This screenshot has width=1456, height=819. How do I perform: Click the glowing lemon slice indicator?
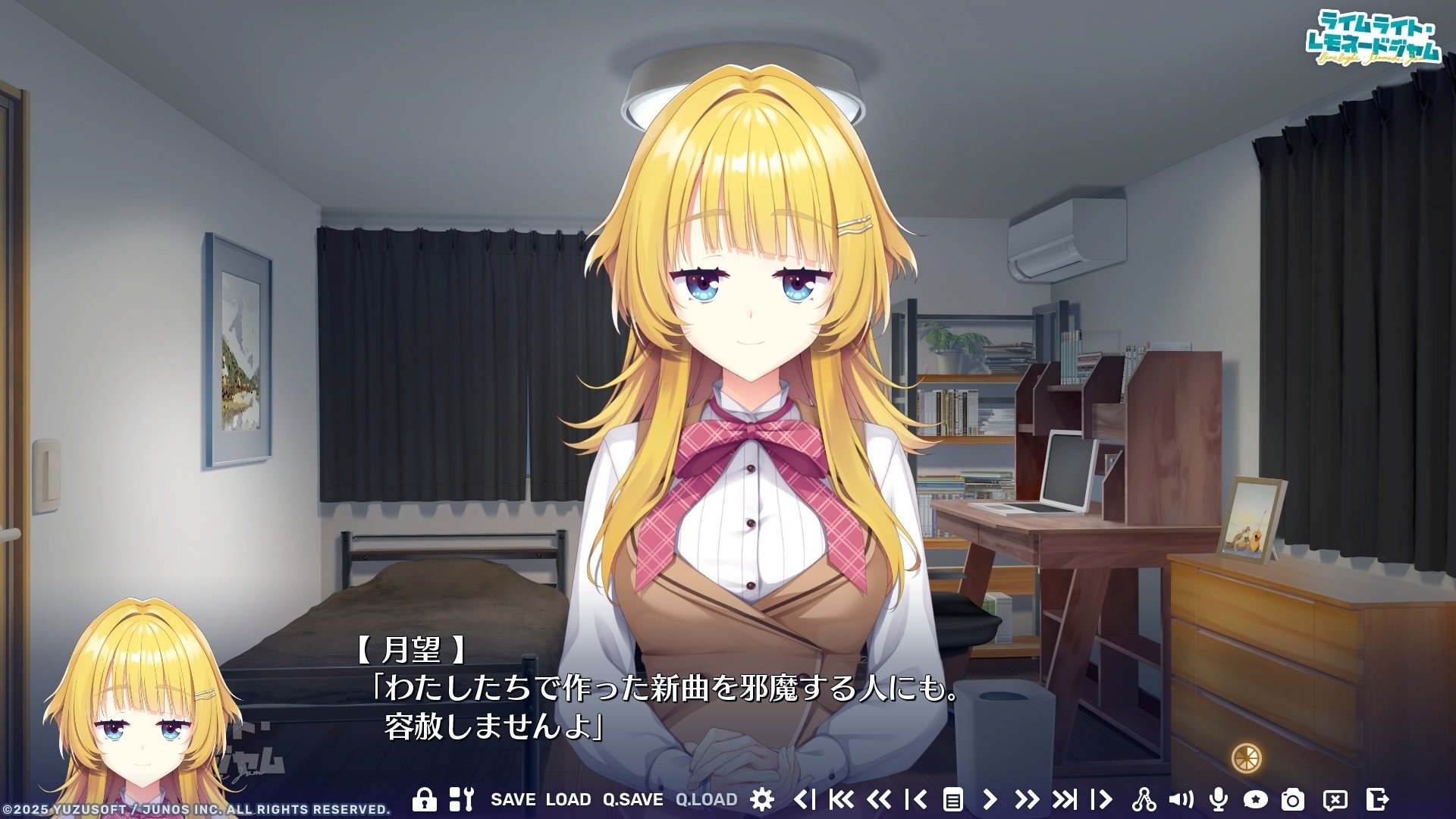[1247, 756]
